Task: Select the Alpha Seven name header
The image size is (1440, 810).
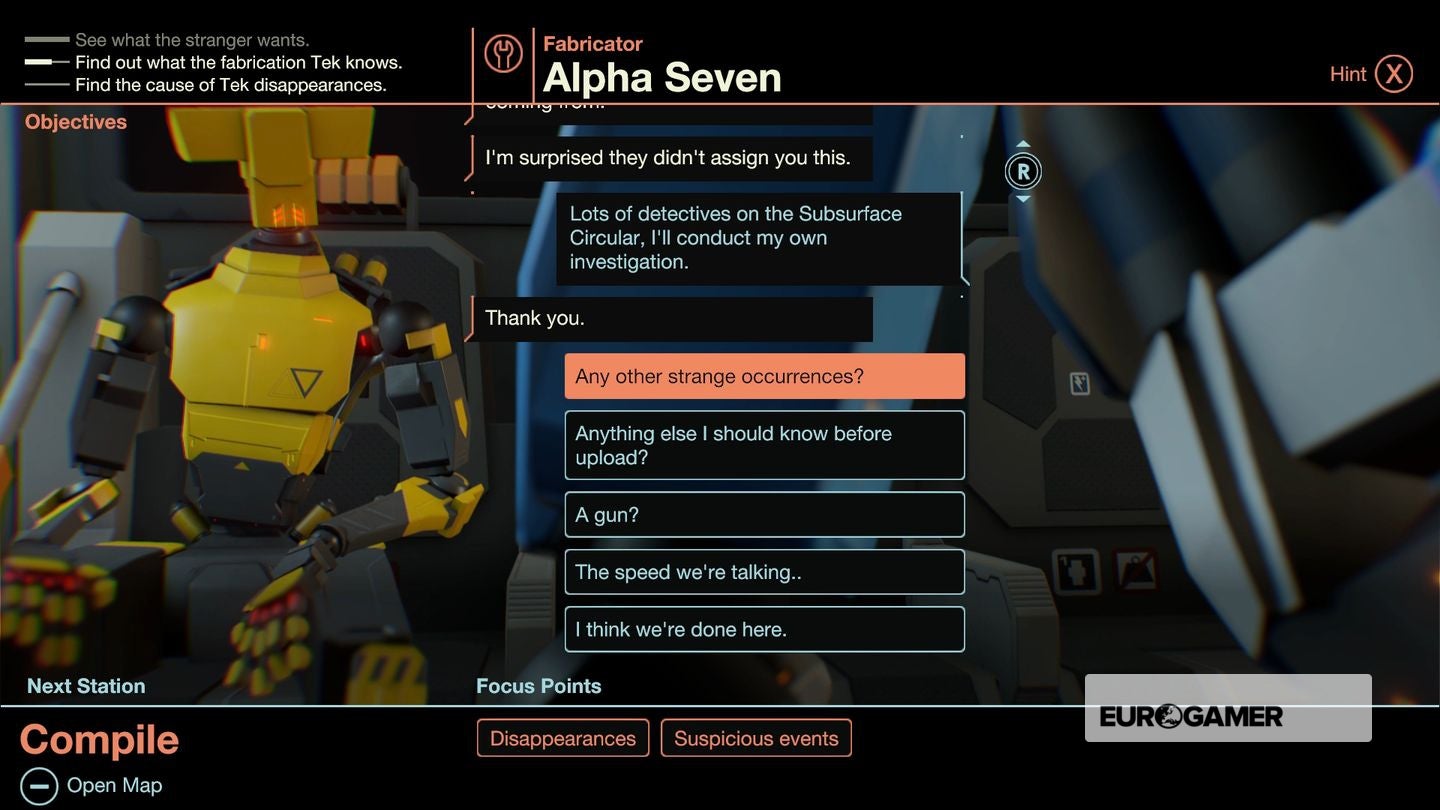Action: [661, 77]
